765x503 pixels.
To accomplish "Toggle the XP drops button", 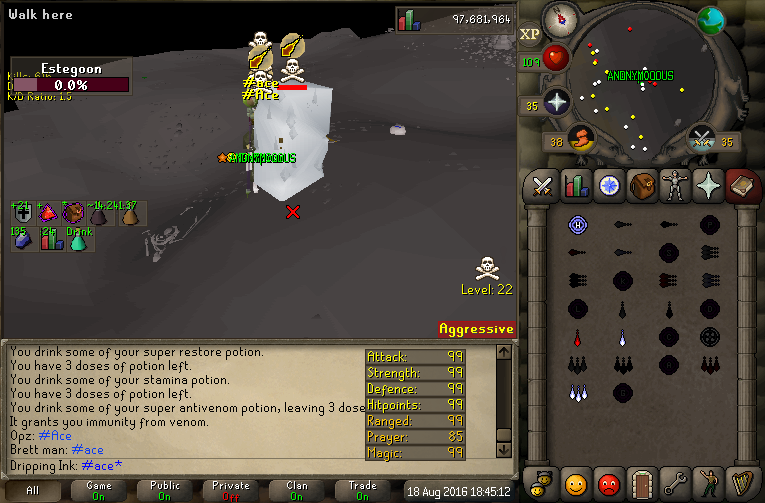I will click(x=530, y=34).
